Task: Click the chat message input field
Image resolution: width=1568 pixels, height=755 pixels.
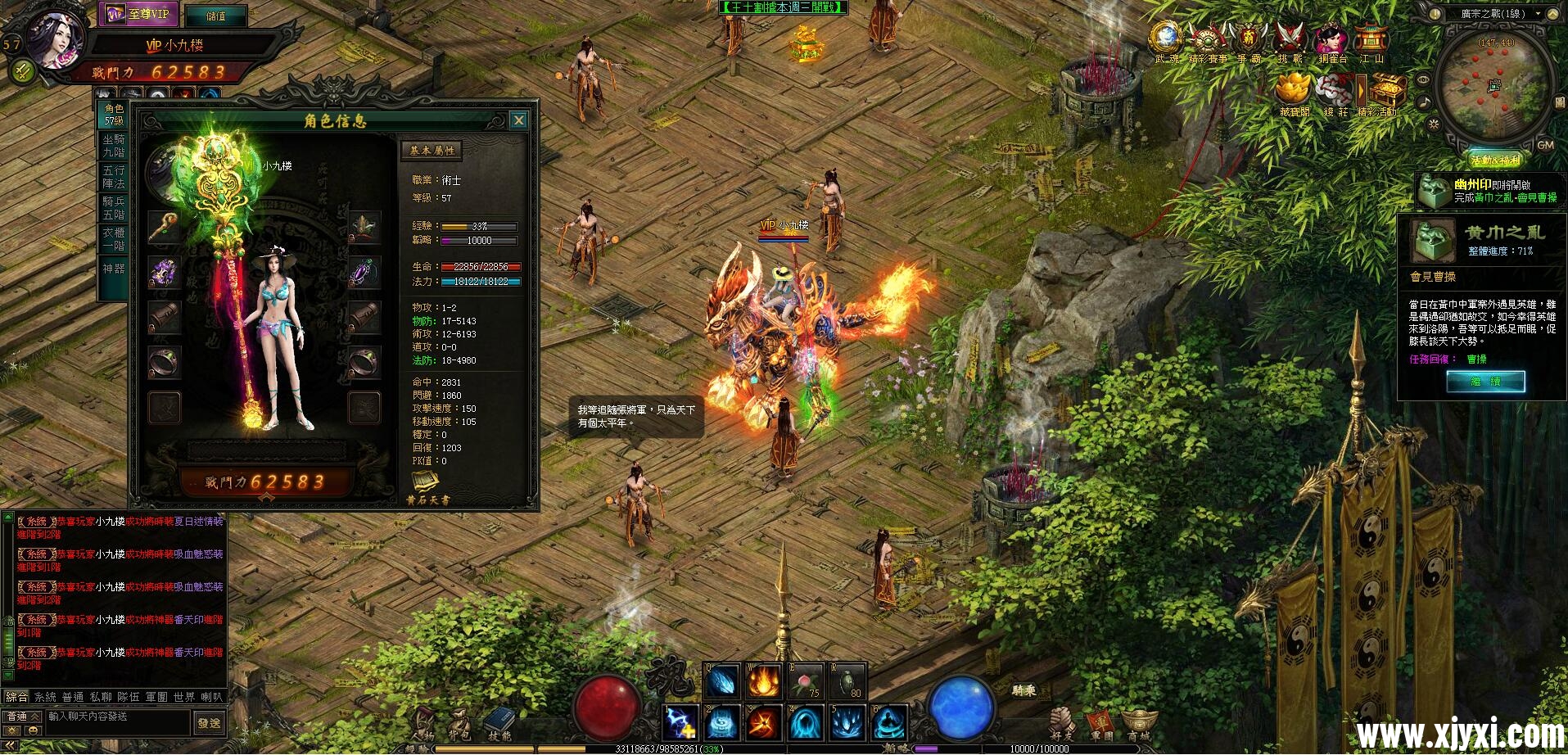Action: pos(117,717)
